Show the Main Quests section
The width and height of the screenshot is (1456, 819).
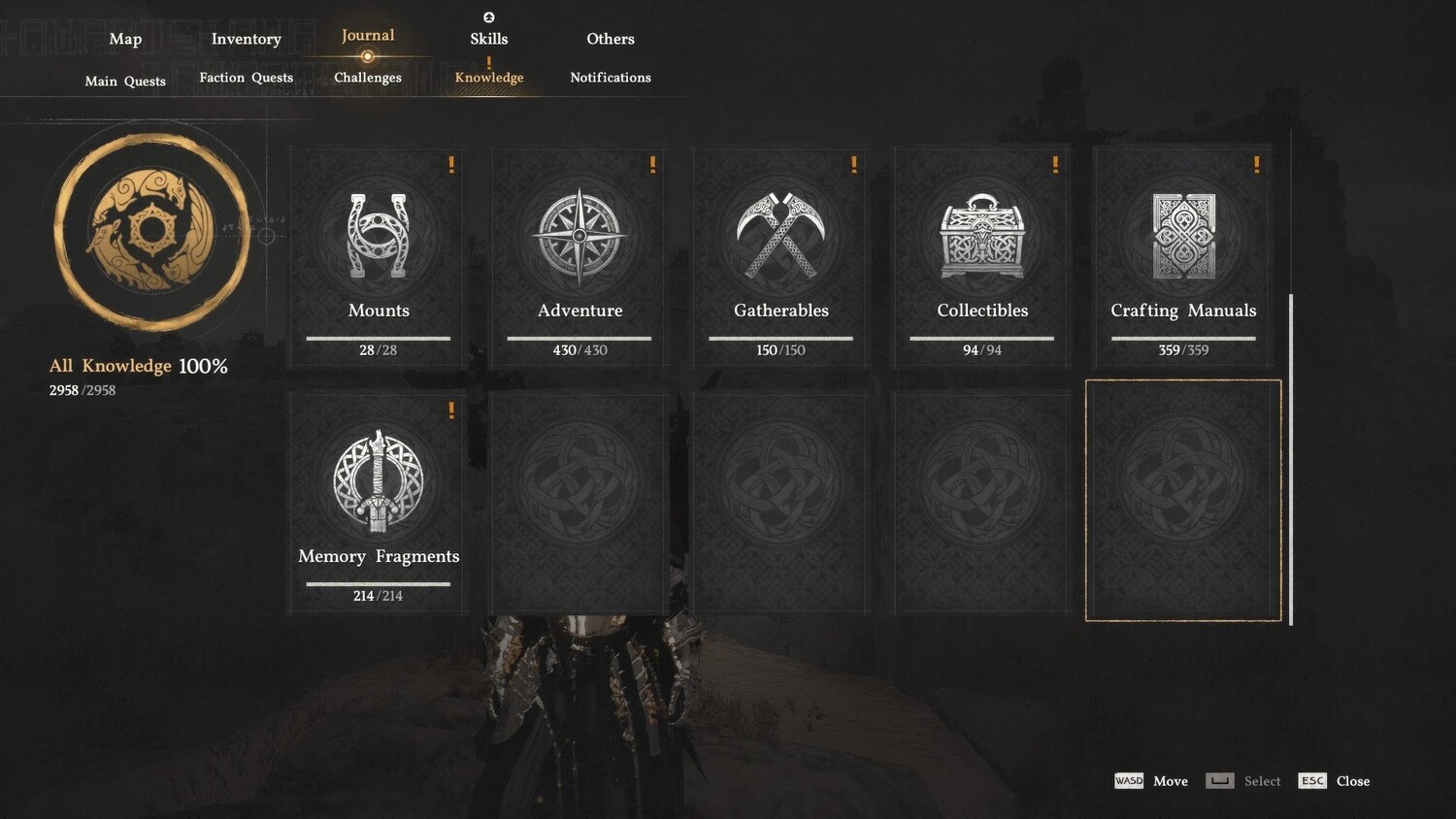[x=125, y=81]
